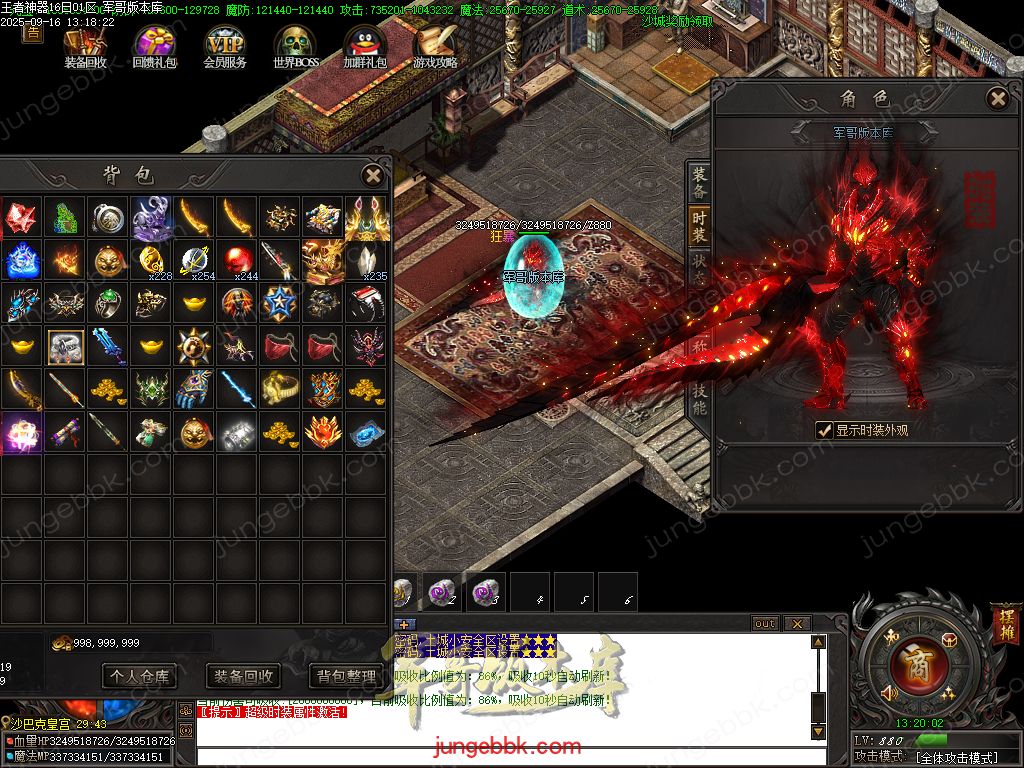
Task: Toggle the 显示时装外观 checkbox
Action: [825, 430]
